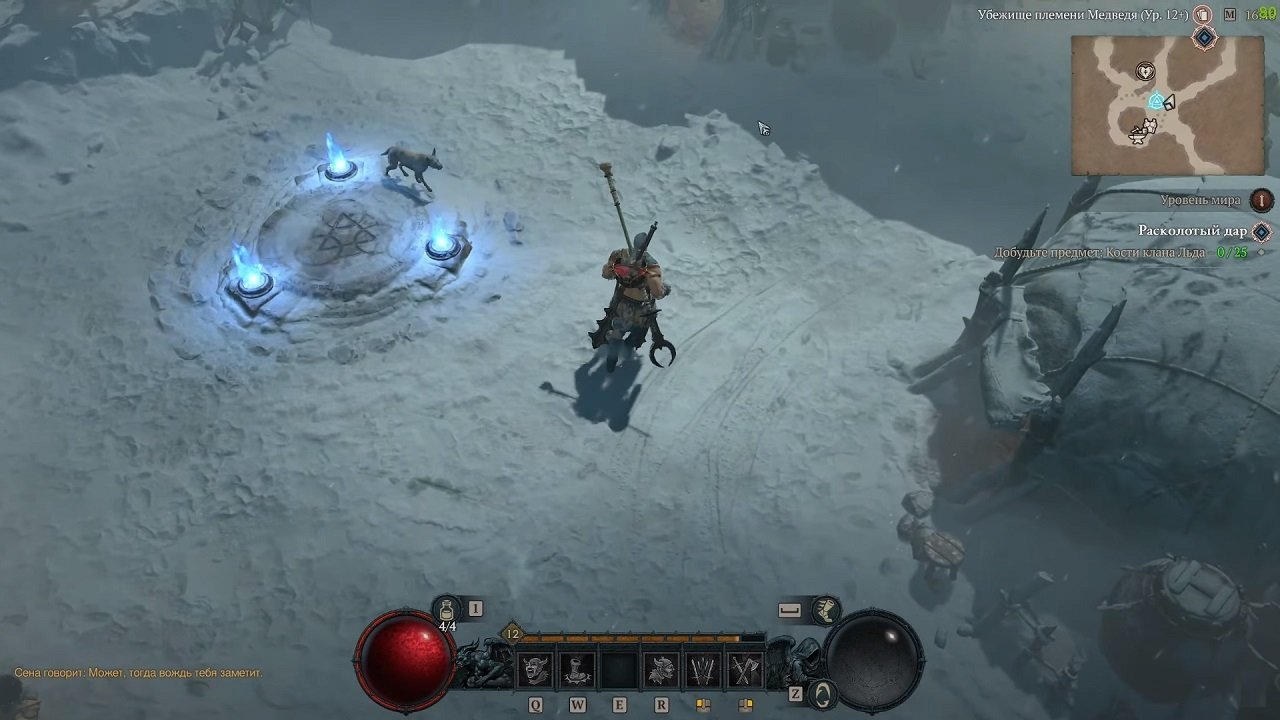Select the three swords skill

(x=702, y=669)
